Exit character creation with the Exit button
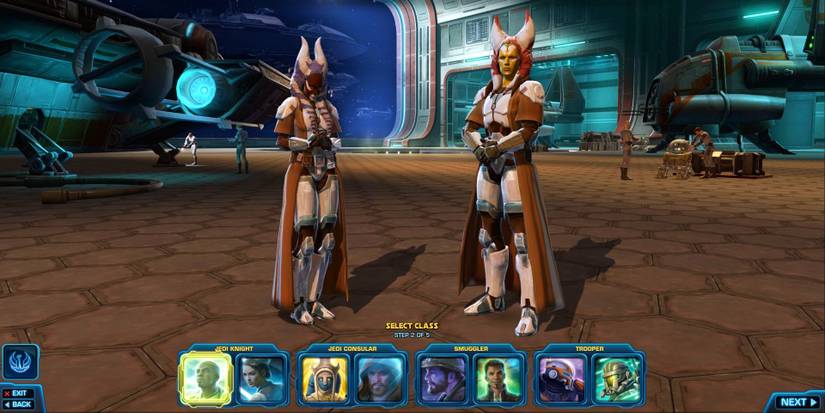This screenshot has height=413, width=825. [17, 393]
